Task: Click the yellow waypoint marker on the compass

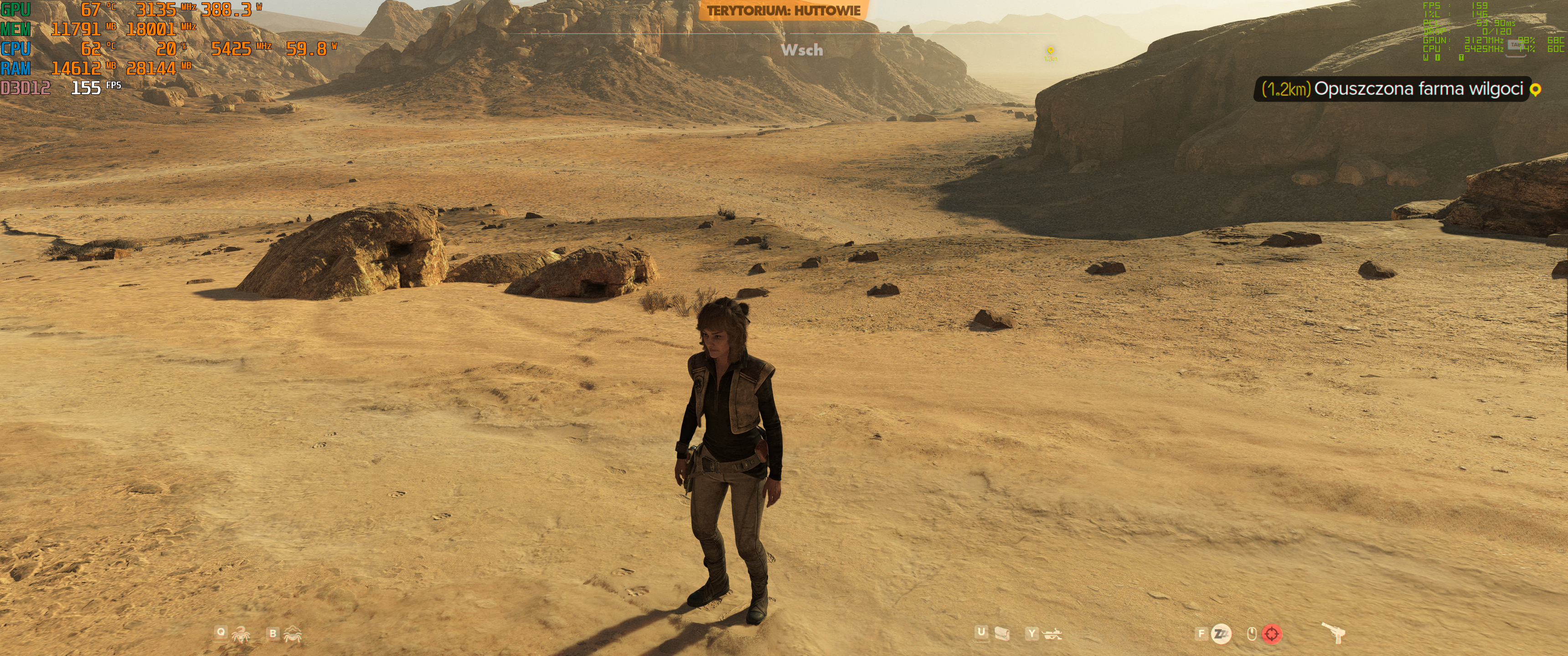Action: (x=1050, y=51)
